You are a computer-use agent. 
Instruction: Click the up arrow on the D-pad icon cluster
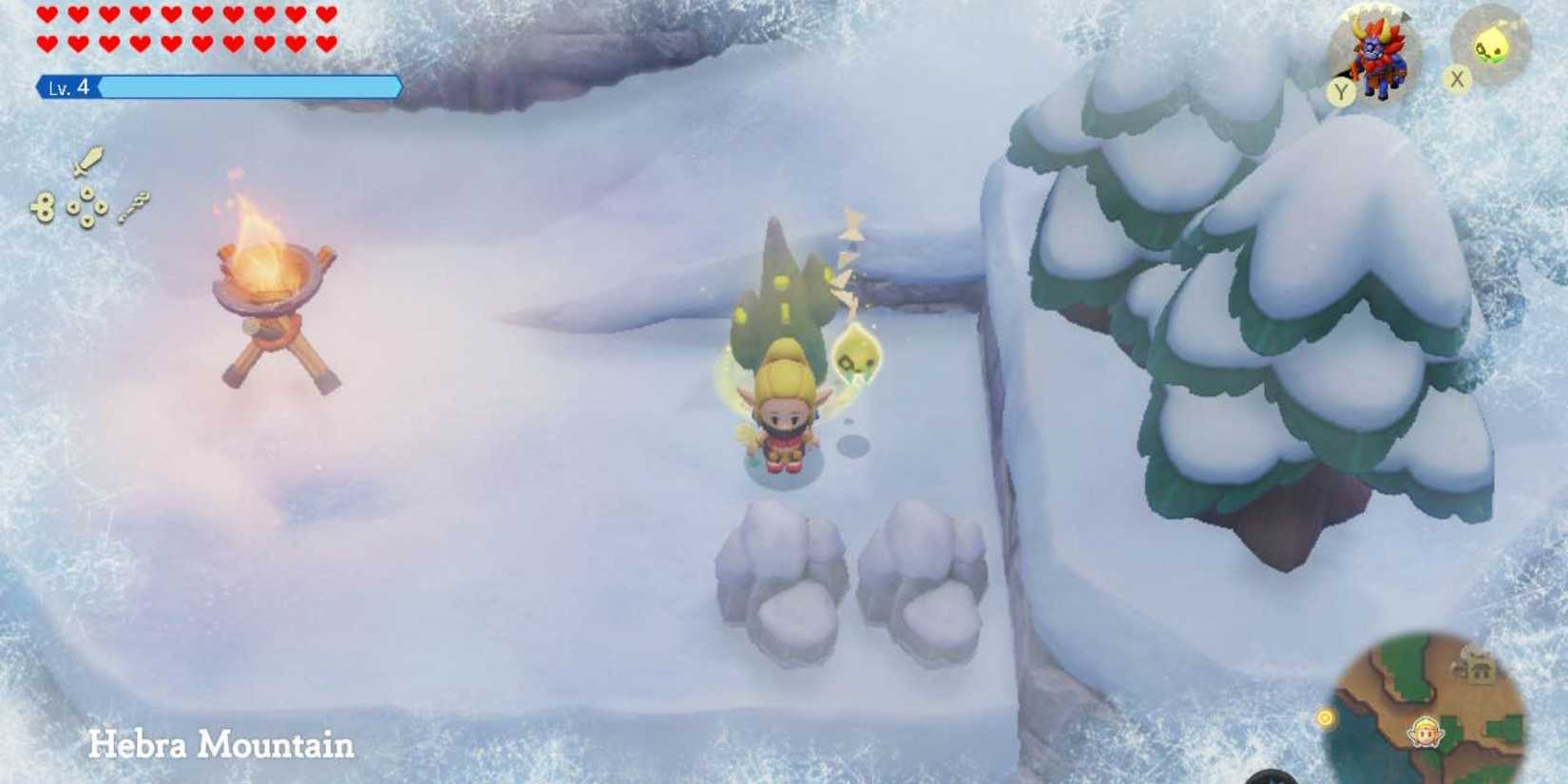(x=86, y=193)
